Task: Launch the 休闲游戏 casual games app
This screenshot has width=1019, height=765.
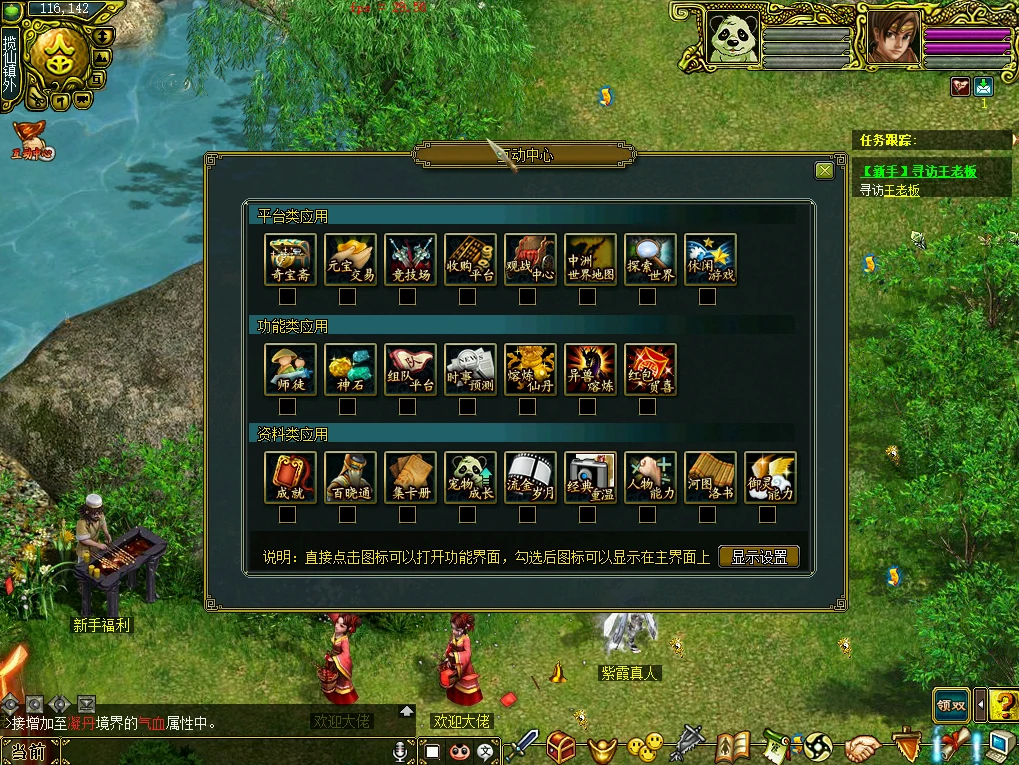Action: pos(710,260)
